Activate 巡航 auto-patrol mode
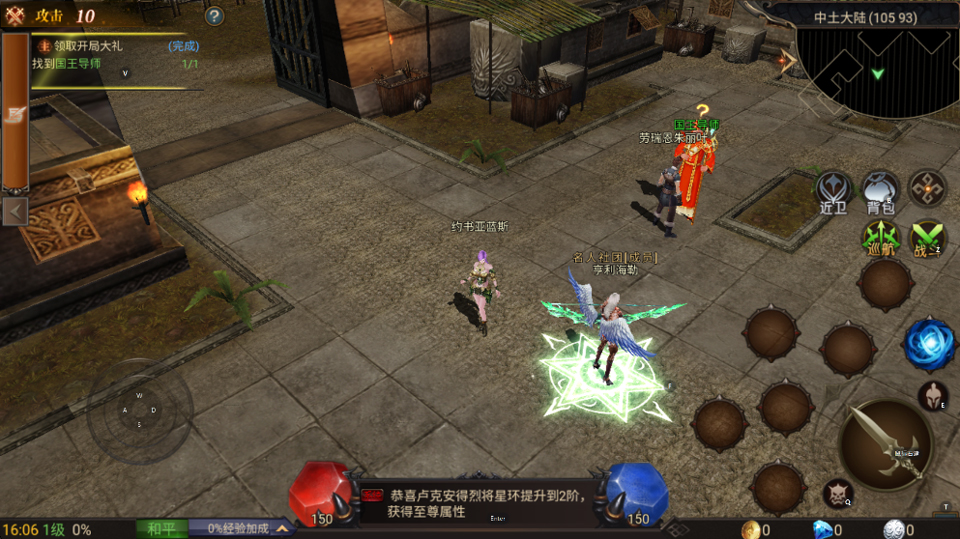 [x=880, y=238]
